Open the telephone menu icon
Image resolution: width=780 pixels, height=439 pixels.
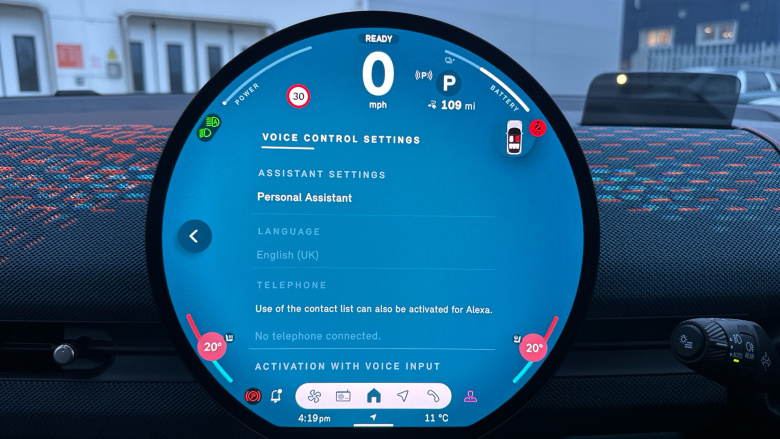pos(433,396)
